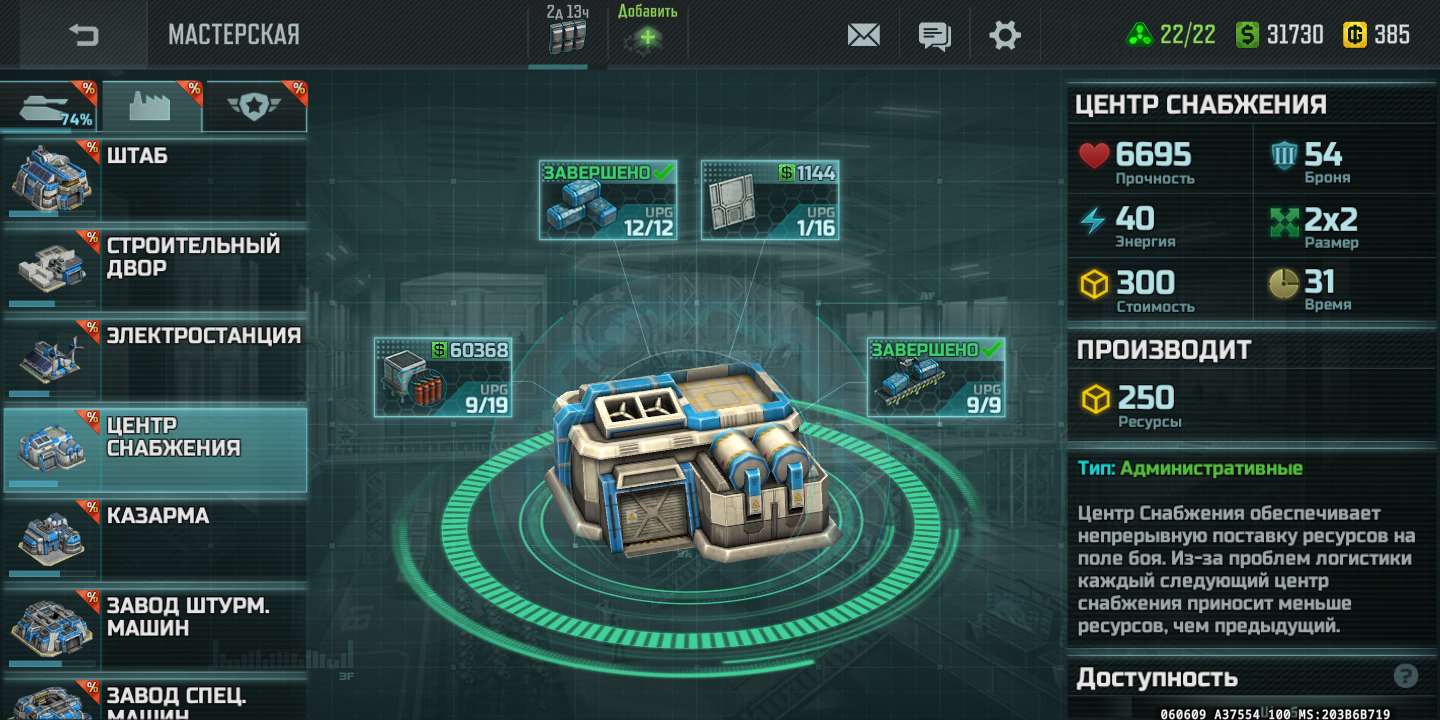This screenshot has height=720, width=1440.
Task: Show help for Доступность section
Action: (1405, 676)
